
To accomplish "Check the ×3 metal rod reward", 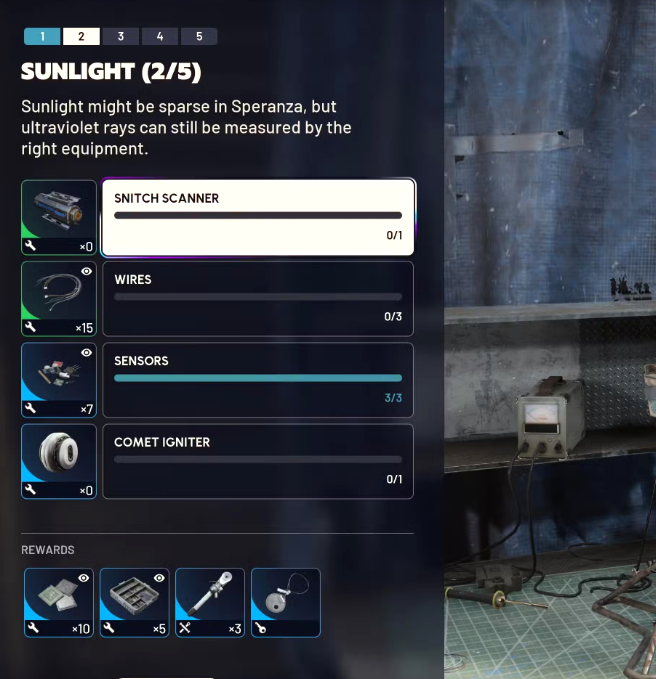I will [210, 603].
